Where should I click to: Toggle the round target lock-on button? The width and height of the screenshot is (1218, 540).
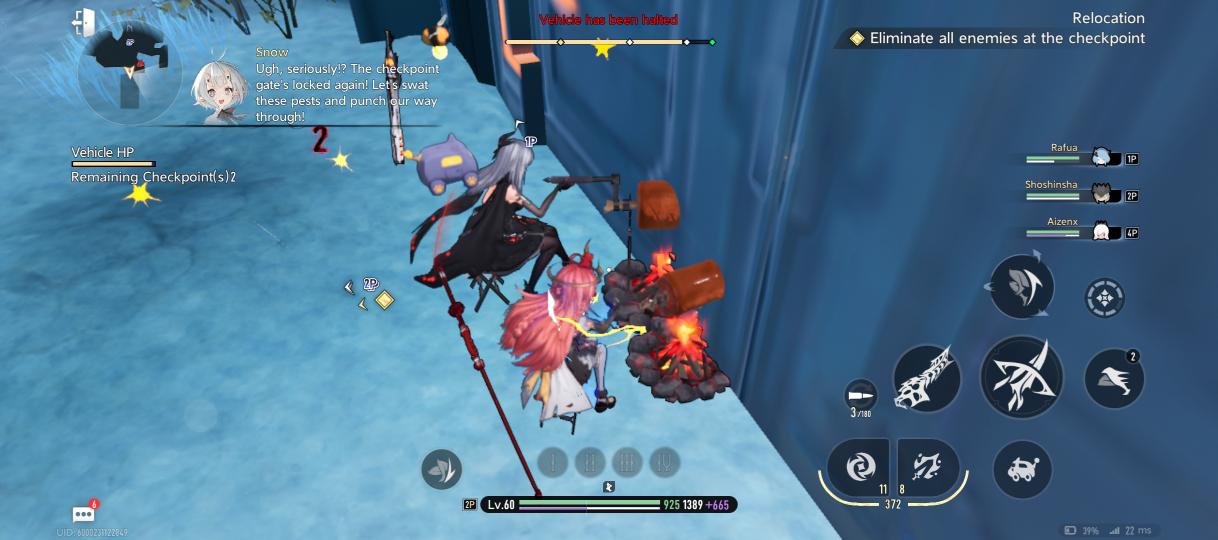1104,297
